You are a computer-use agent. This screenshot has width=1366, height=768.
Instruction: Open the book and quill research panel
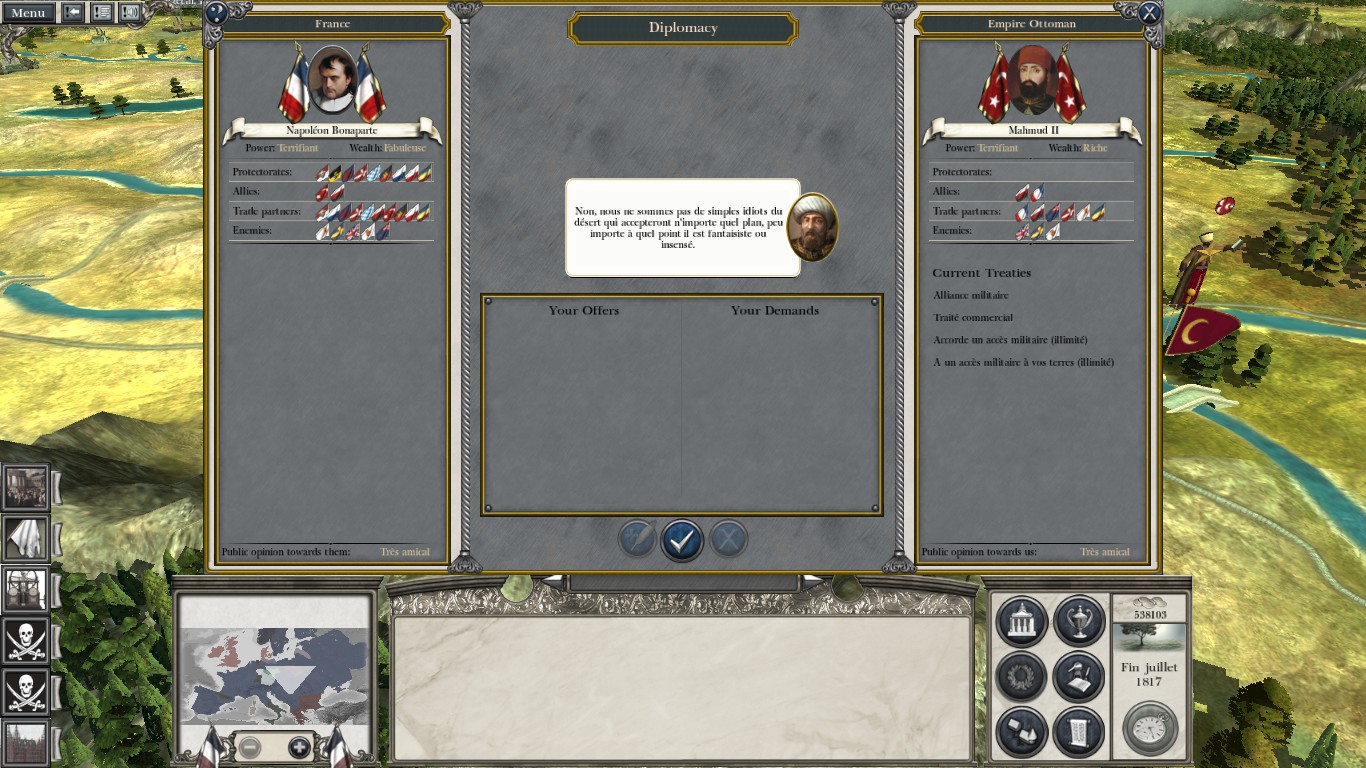tap(1078, 677)
